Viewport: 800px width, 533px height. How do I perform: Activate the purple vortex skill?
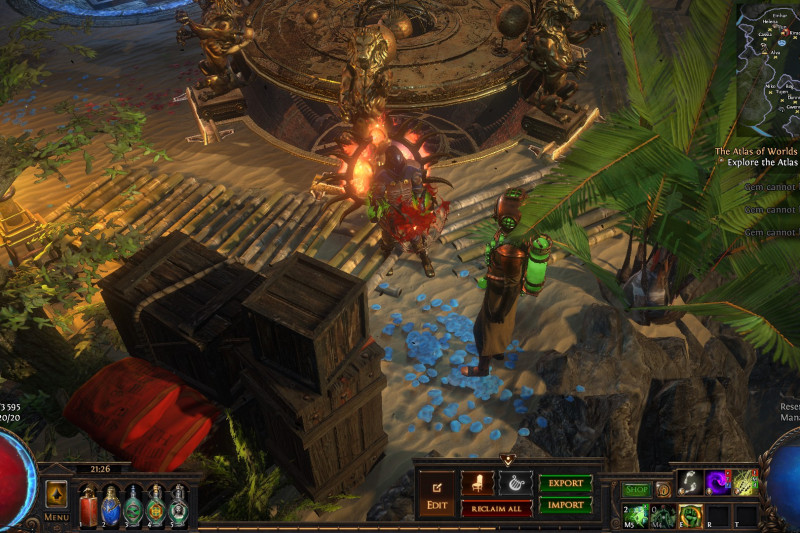tap(719, 482)
